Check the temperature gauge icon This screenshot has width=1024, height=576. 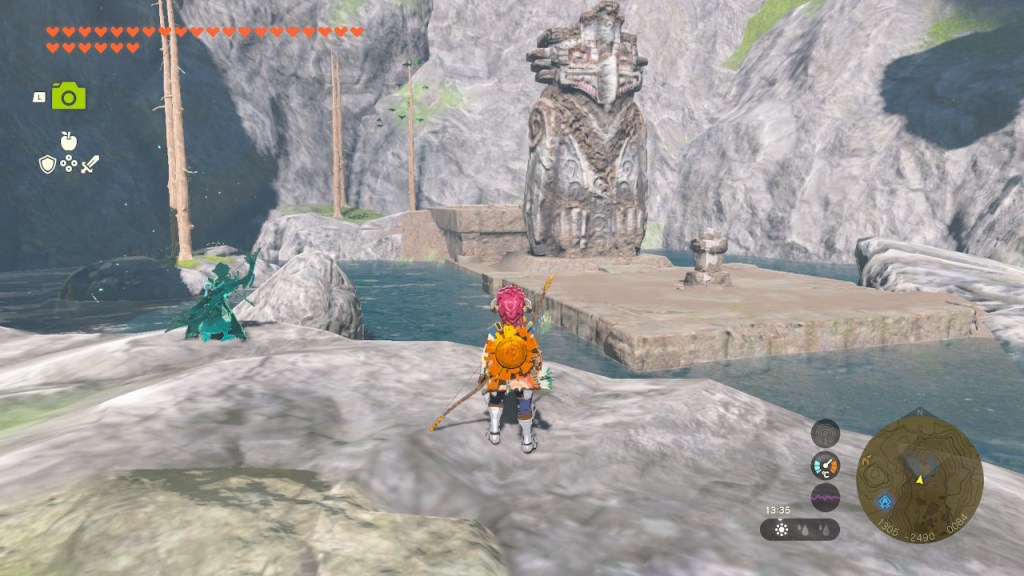coord(825,465)
